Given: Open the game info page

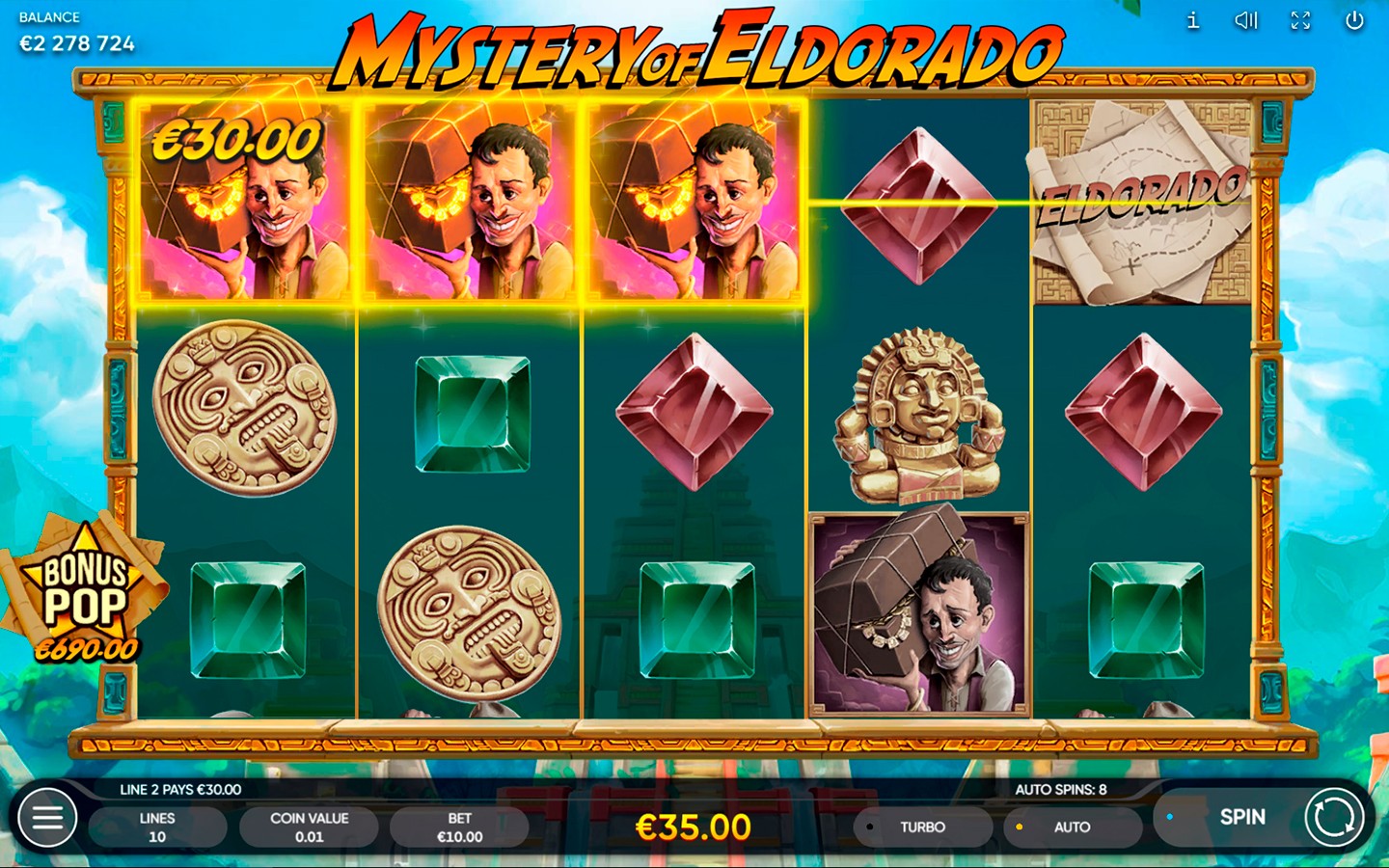Looking at the screenshot, I should pyautogui.click(x=1193, y=20).
